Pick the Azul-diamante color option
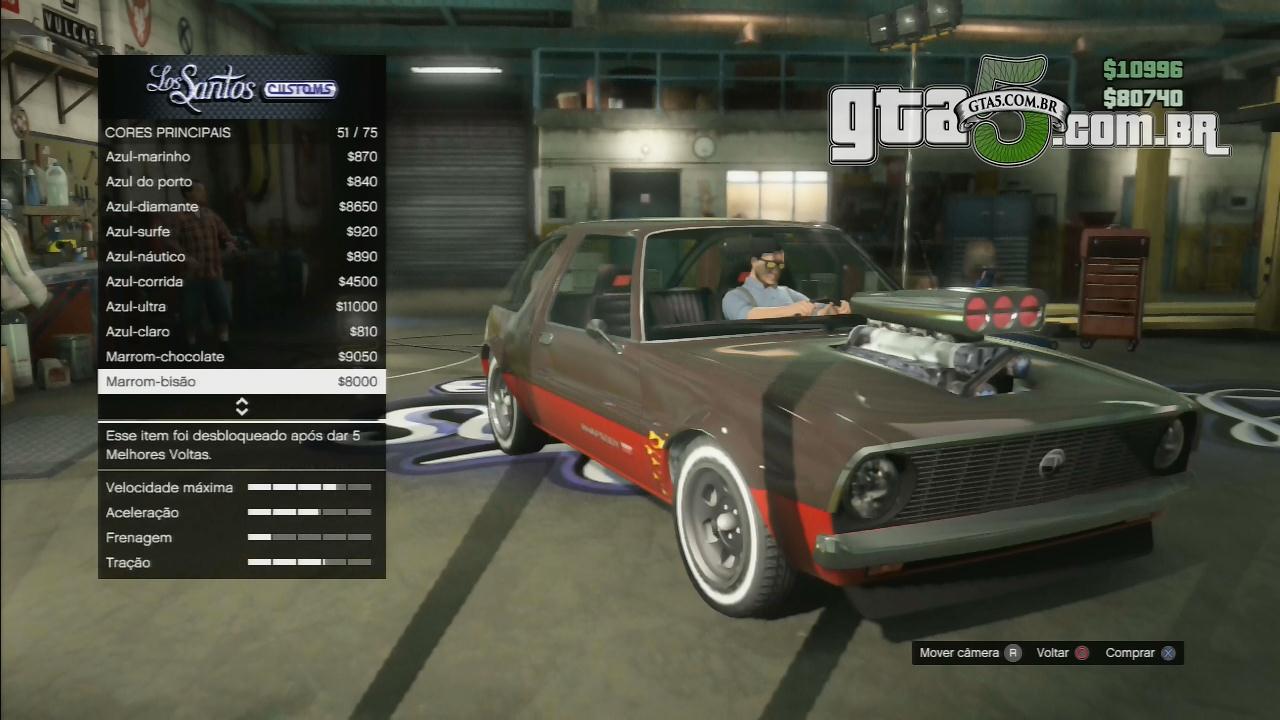The image size is (1280, 720). [x=241, y=207]
